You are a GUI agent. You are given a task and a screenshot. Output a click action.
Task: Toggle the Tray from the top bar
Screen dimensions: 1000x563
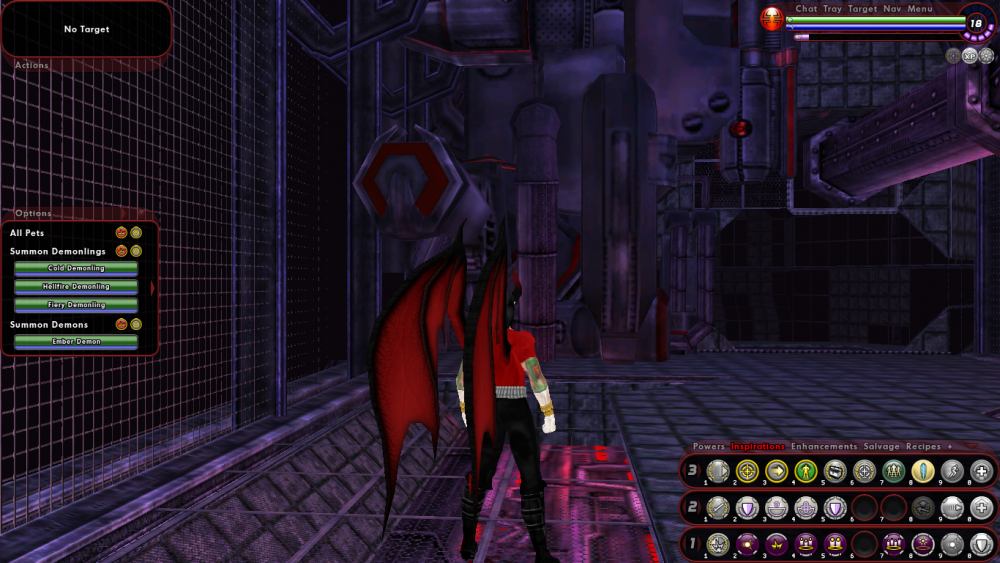832,9
